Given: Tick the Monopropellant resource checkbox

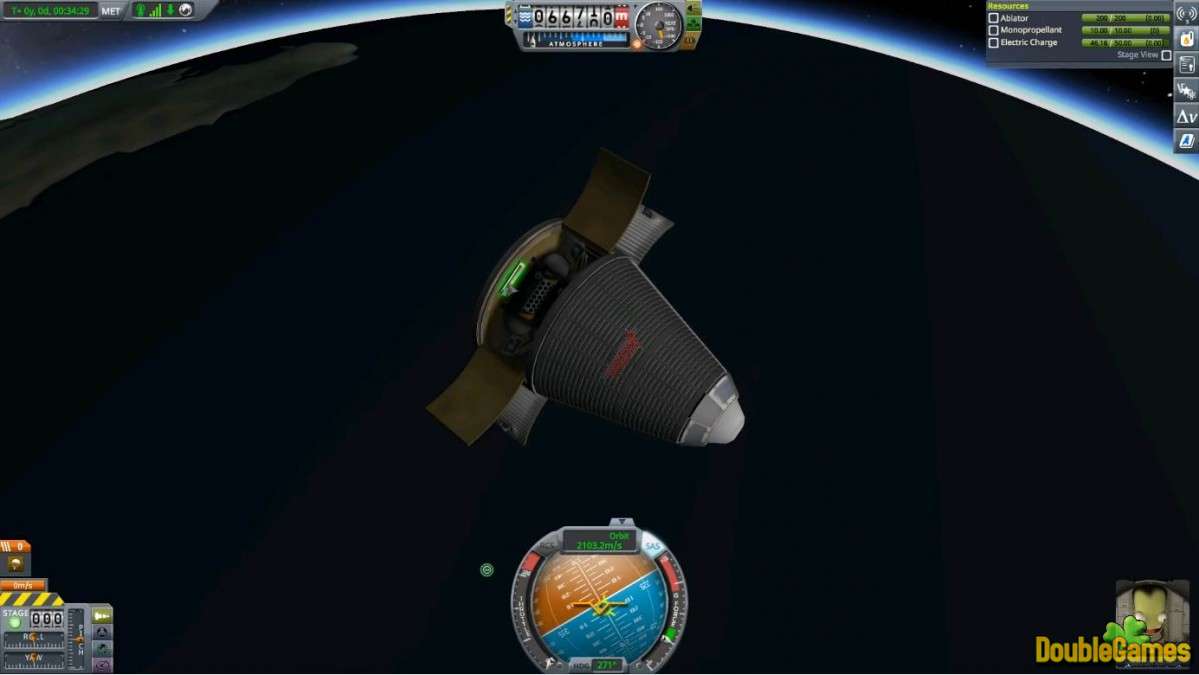Looking at the screenshot, I should (x=993, y=30).
